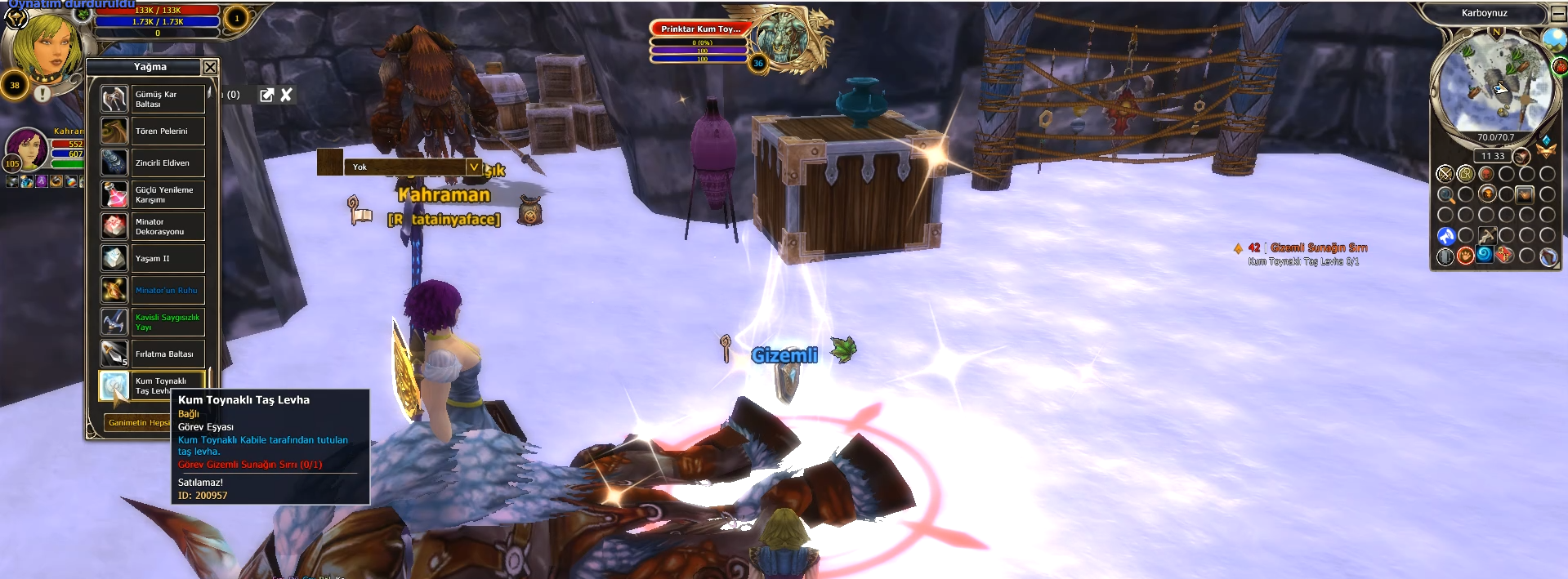Loot the Gümüş Kar Baltası axe

(x=152, y=99)
